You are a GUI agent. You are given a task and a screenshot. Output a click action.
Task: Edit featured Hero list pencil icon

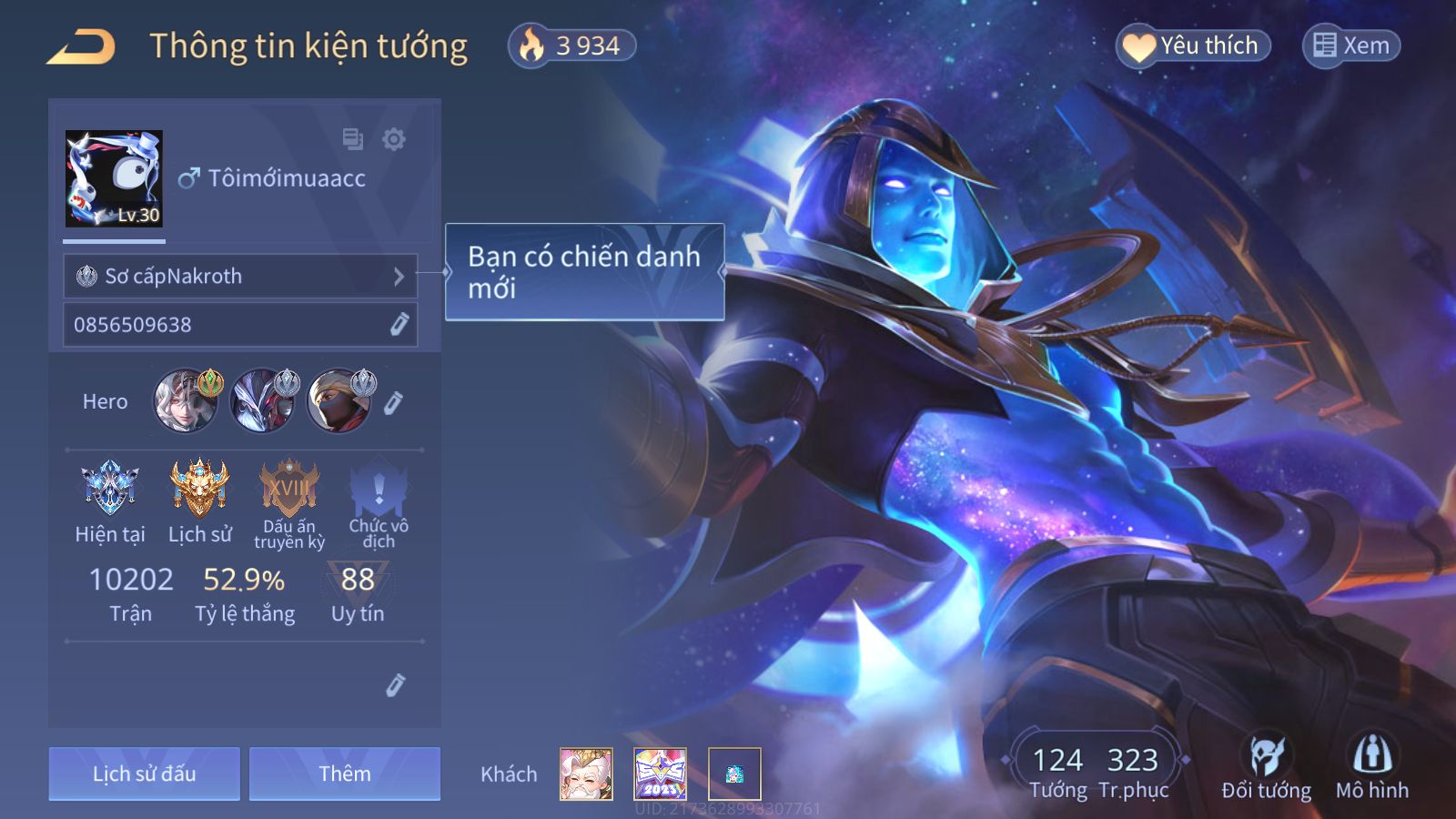[x=393, y=402]
